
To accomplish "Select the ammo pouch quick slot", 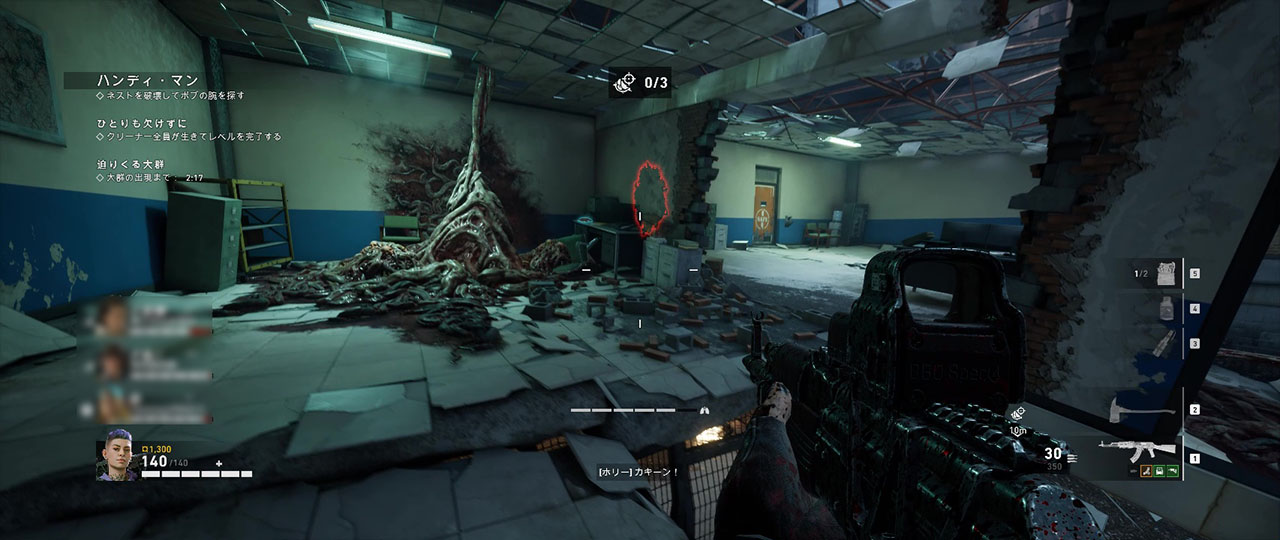I will (1165, 273).
